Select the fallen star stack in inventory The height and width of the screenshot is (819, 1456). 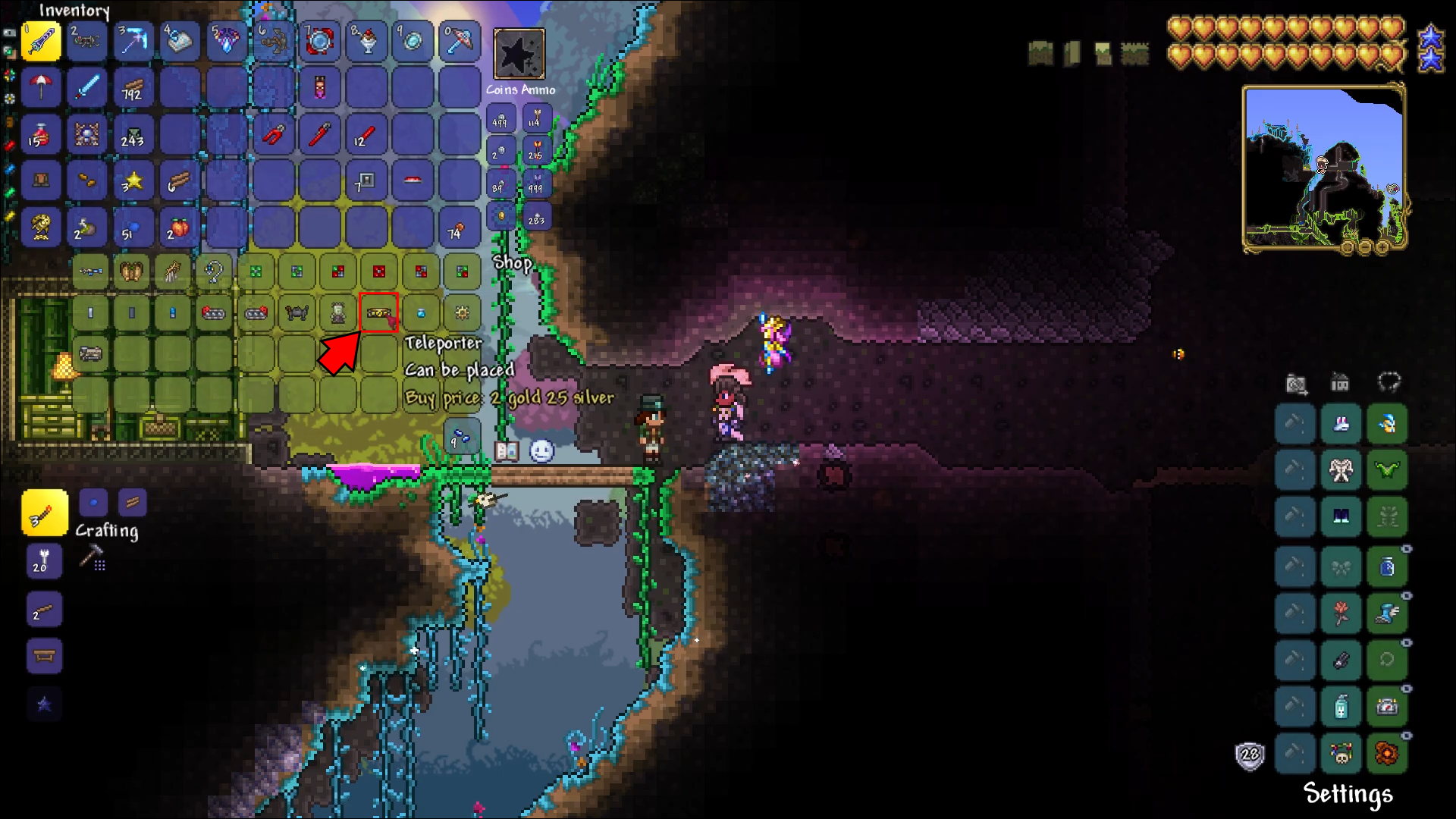click(133, 181)
